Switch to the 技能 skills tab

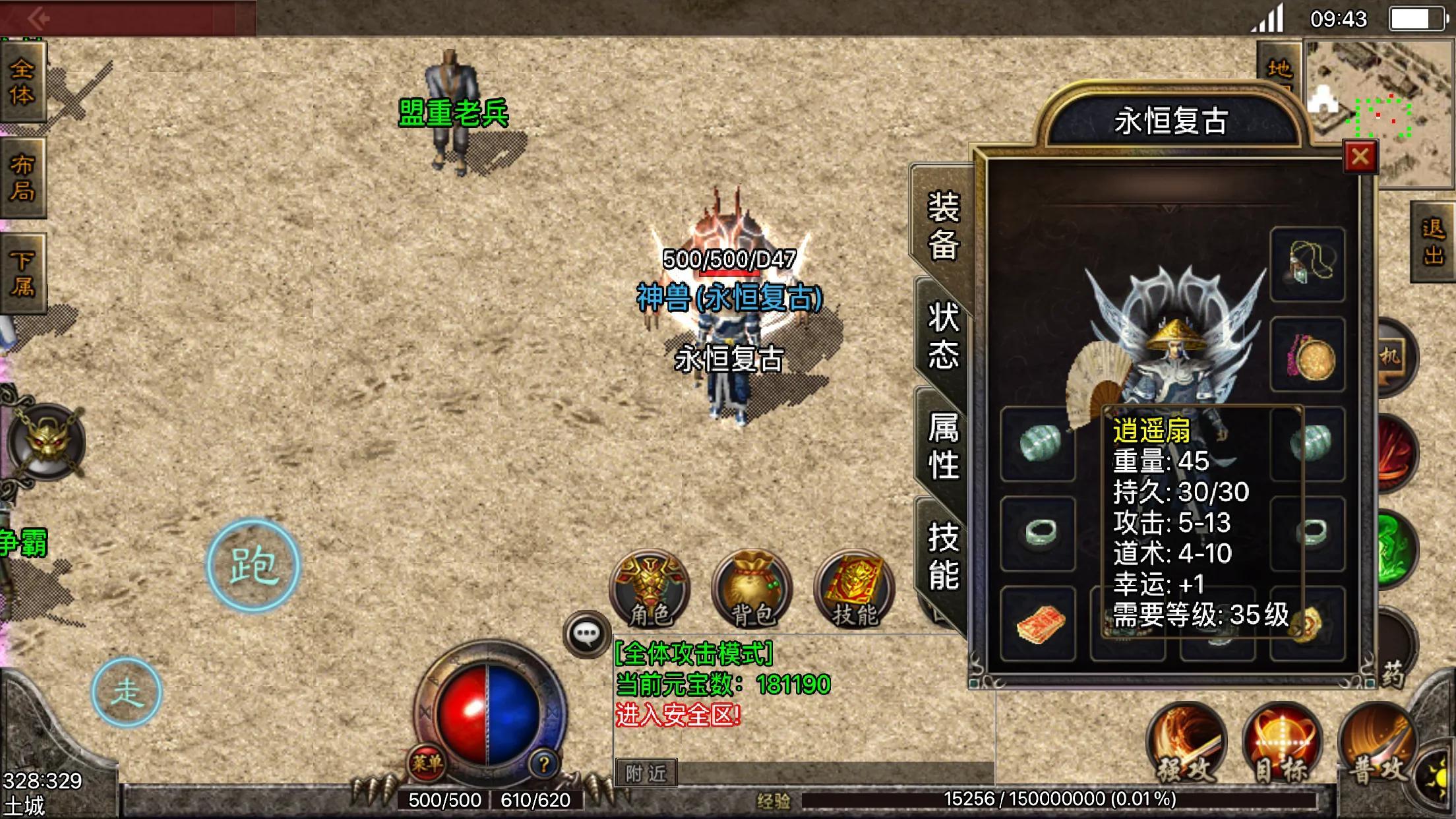click(x=943, y=555)
